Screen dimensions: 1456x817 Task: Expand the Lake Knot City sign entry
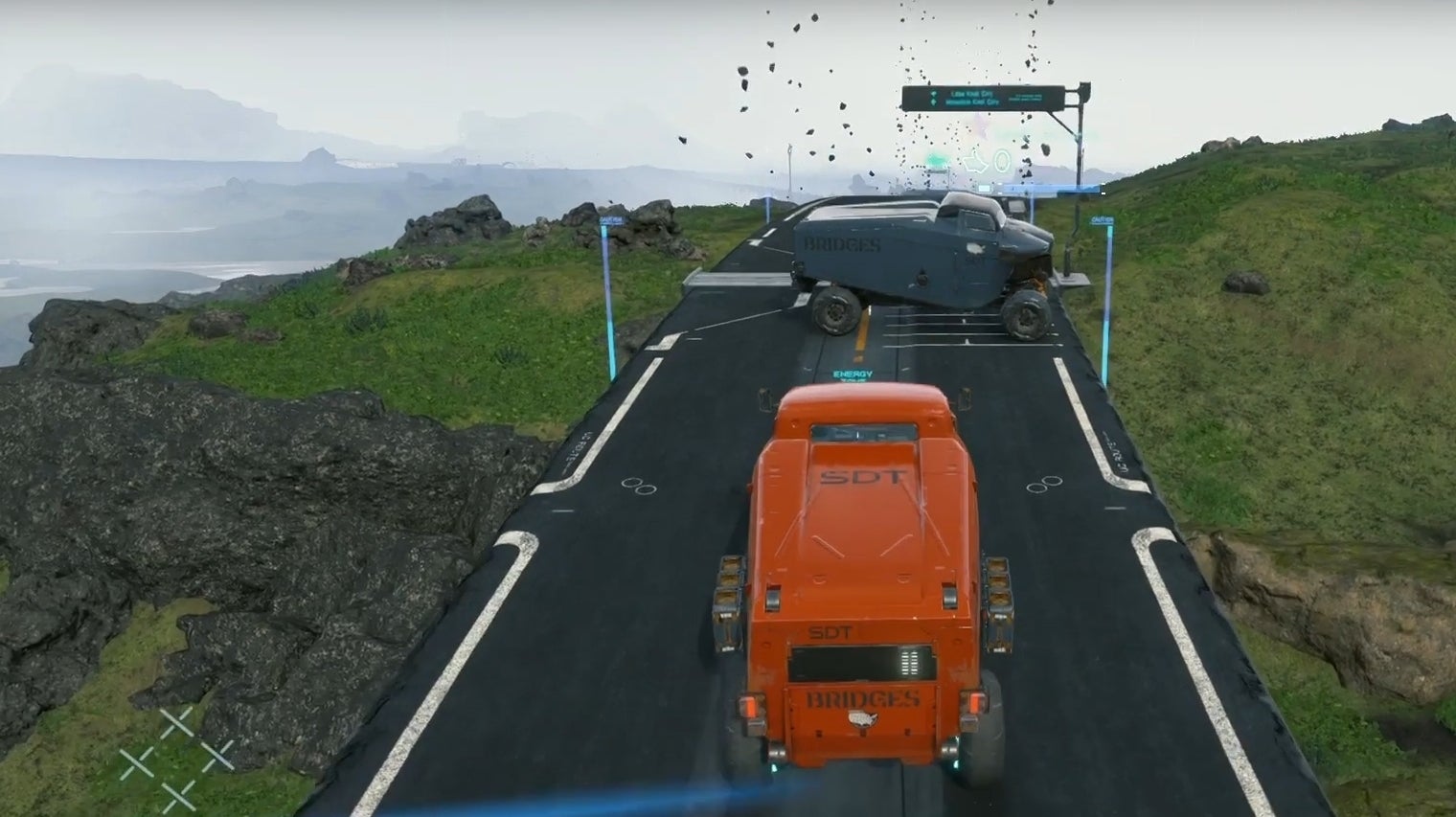[971, 94]
